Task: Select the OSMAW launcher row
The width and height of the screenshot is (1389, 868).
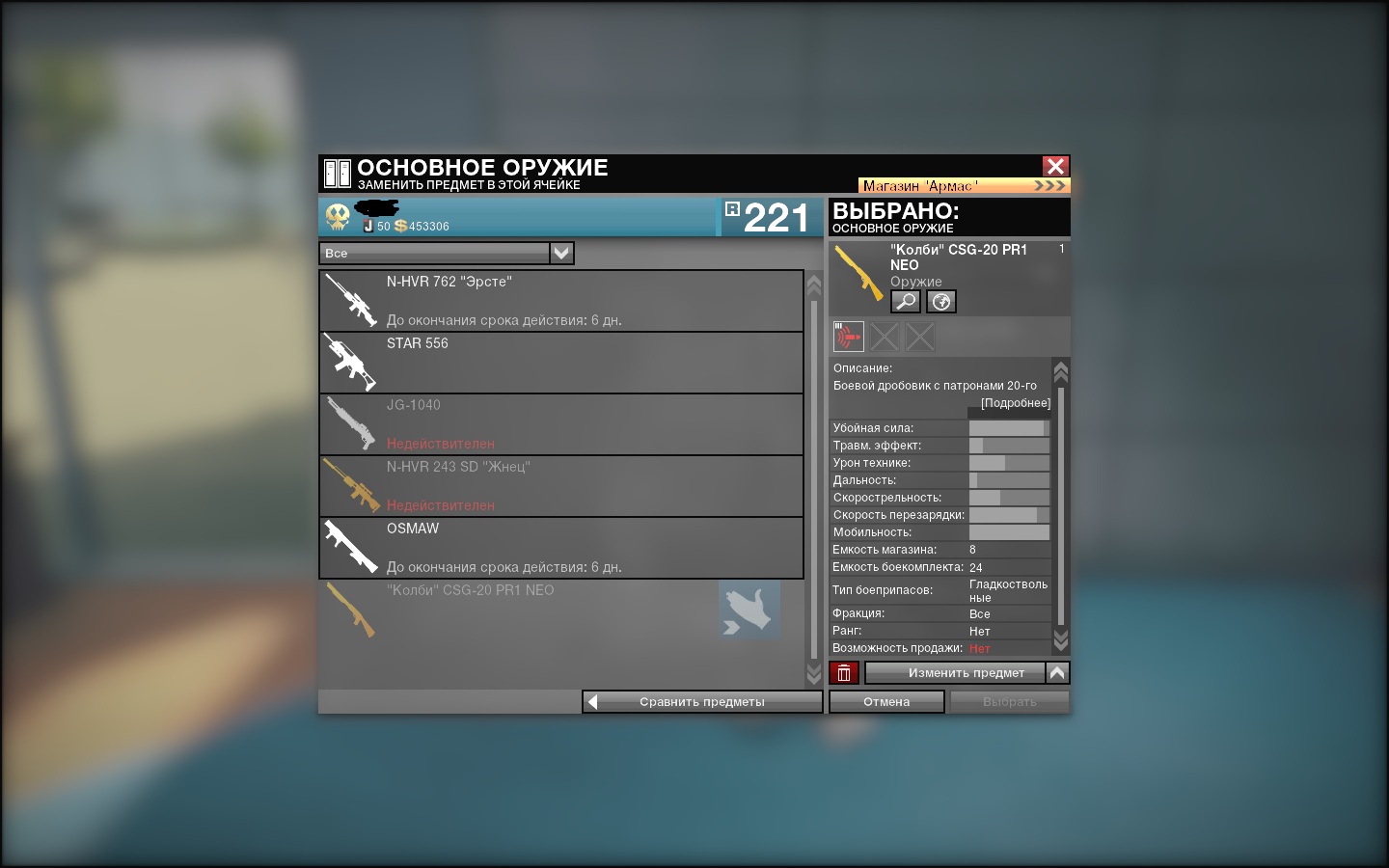Action: click(561, 548)
